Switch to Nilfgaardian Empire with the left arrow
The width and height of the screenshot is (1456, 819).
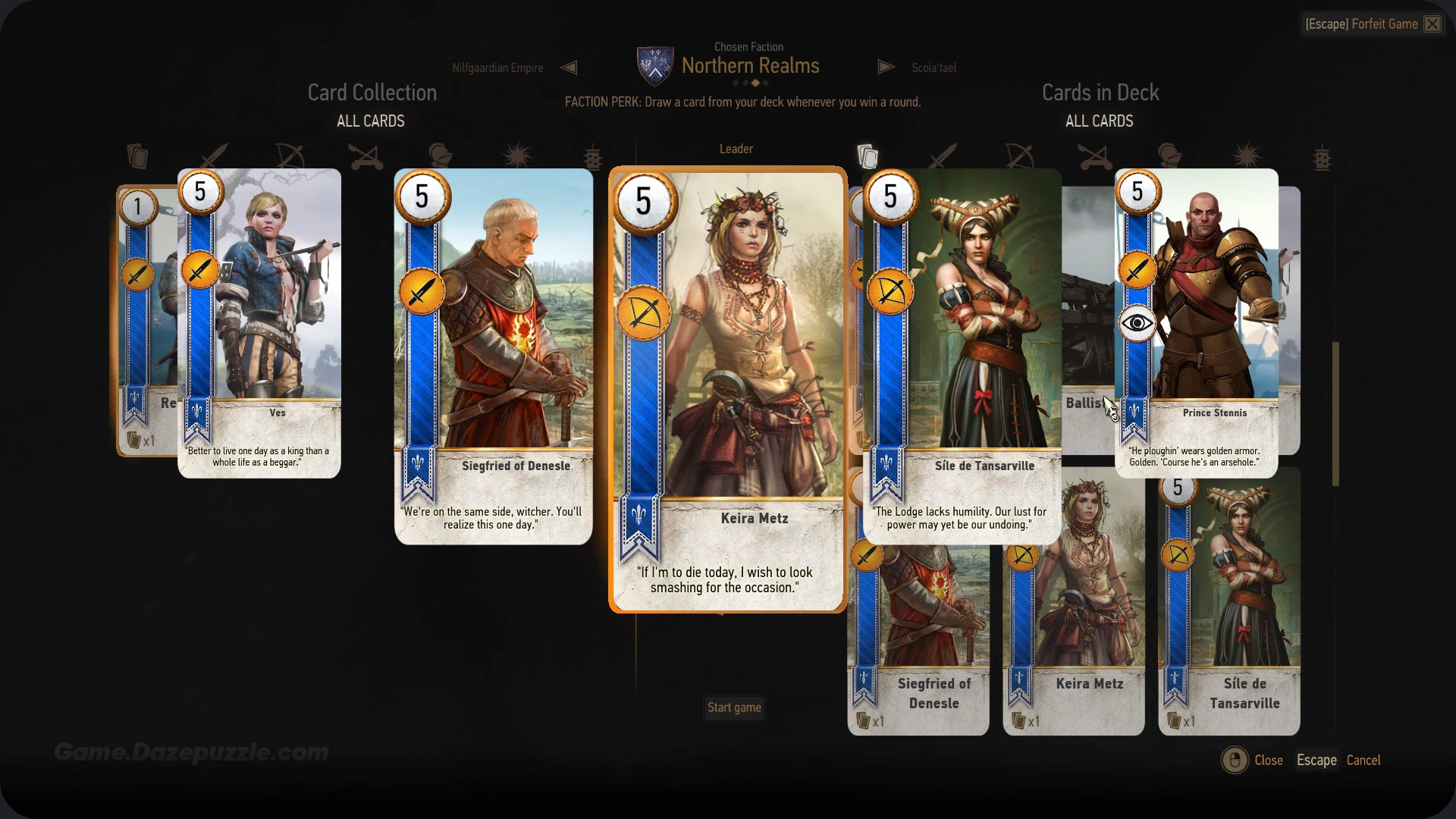(x=570, y=67)
